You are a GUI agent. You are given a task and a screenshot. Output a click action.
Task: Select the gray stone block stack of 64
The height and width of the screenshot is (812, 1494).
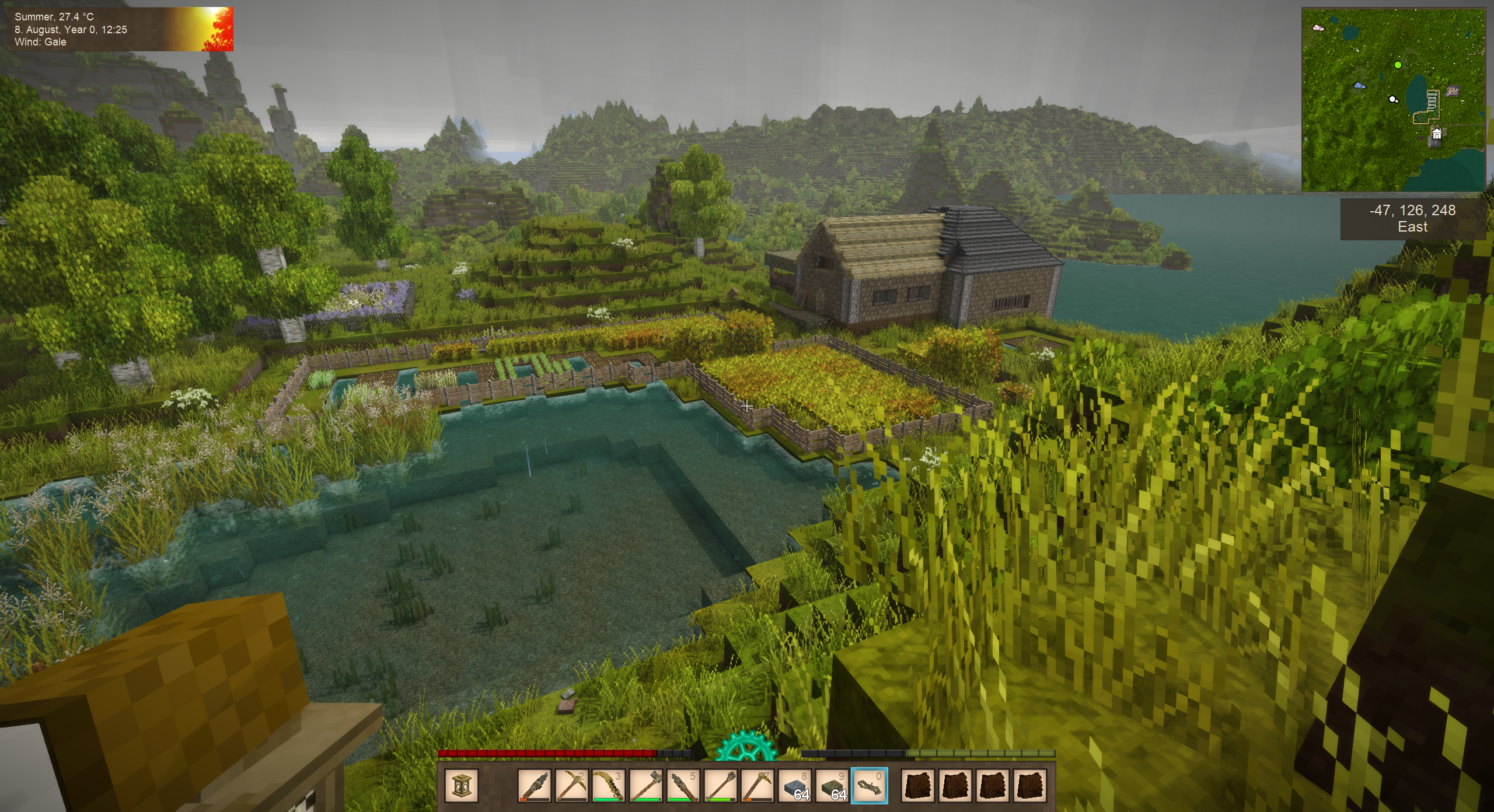pyautogui.click(x=795, y=785)
